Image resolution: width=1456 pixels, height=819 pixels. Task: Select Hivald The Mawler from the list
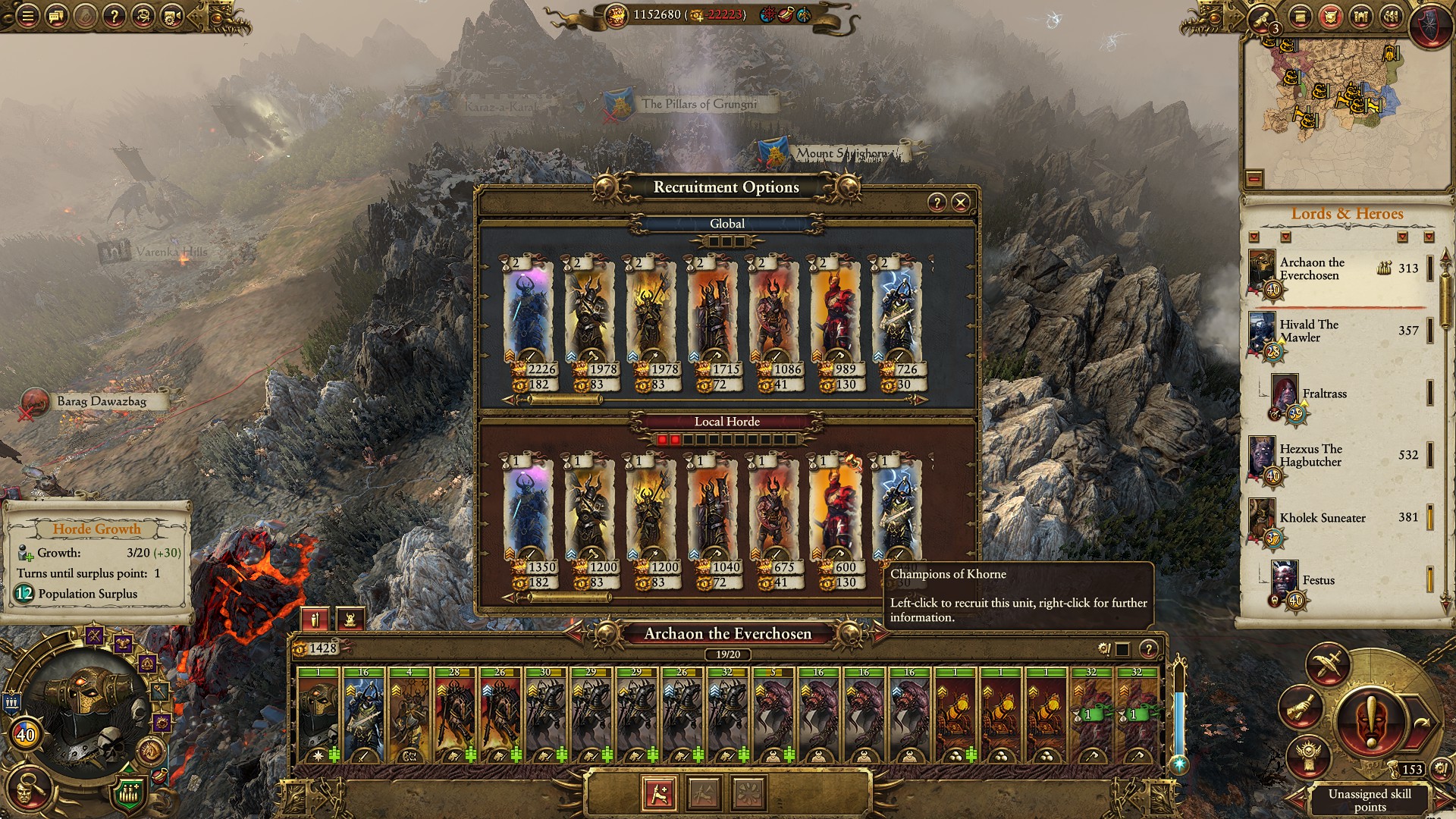coord(1309,331)
